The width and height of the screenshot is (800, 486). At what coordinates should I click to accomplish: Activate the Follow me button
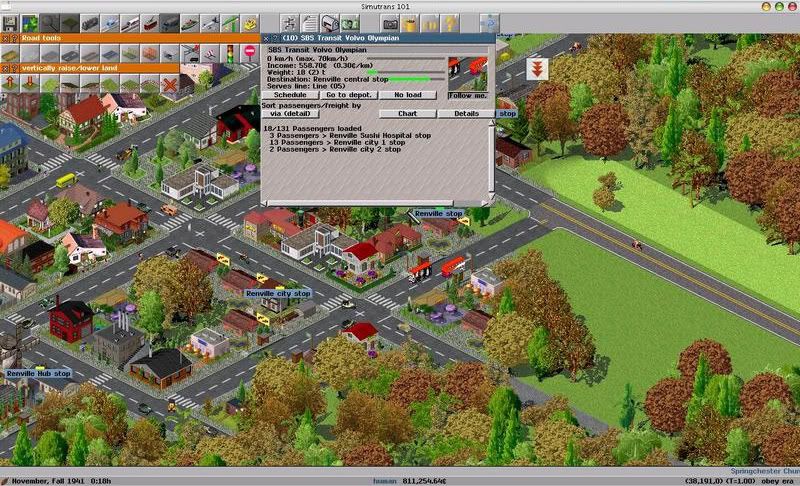point(467,95)
